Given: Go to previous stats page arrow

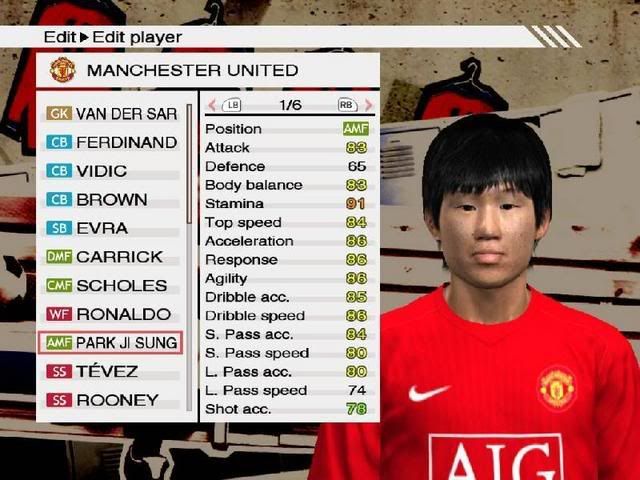Looking at the screenshot, I should [x=212, y=105].
